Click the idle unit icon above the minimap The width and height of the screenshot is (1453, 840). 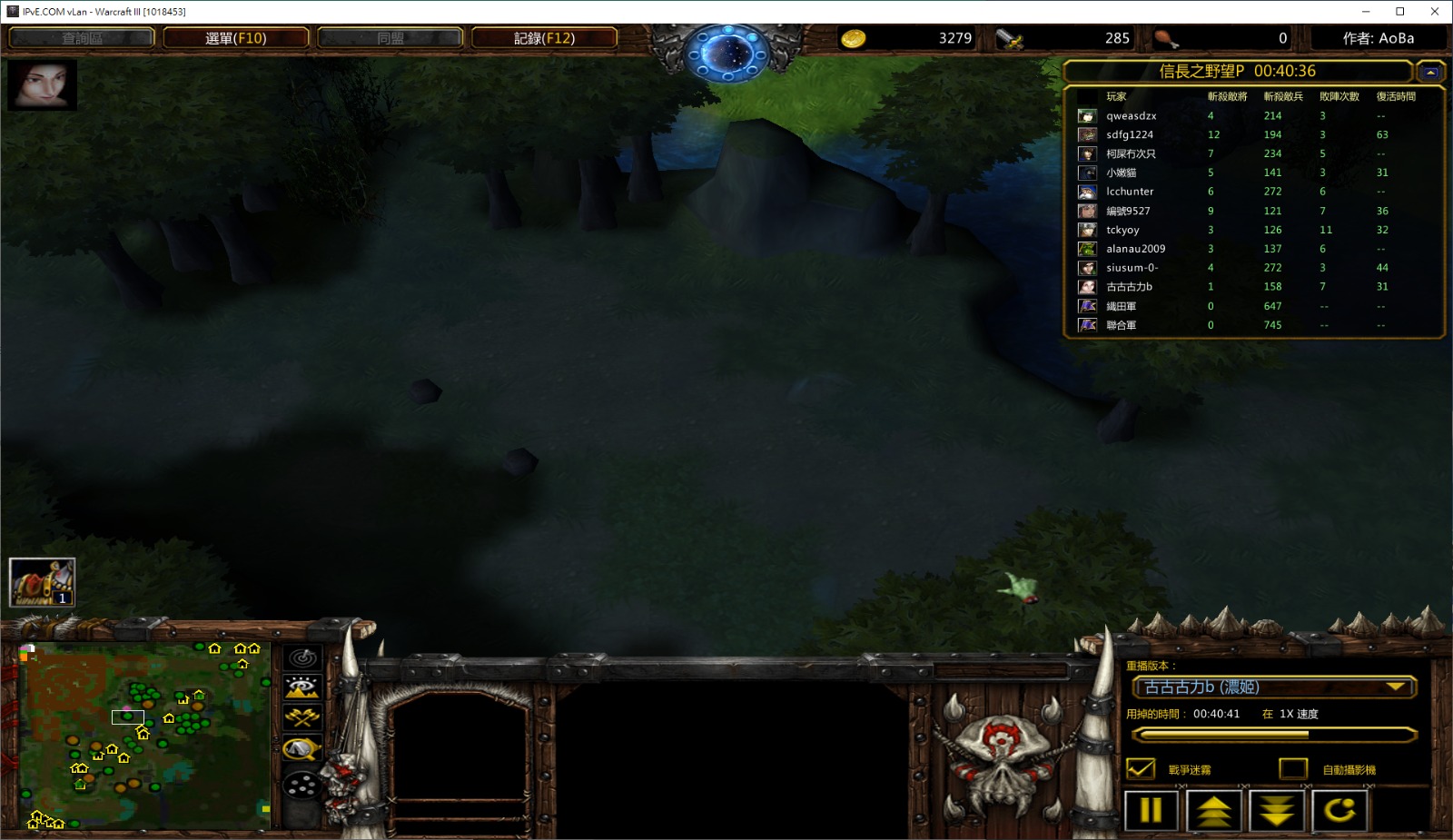click(42, 582)
